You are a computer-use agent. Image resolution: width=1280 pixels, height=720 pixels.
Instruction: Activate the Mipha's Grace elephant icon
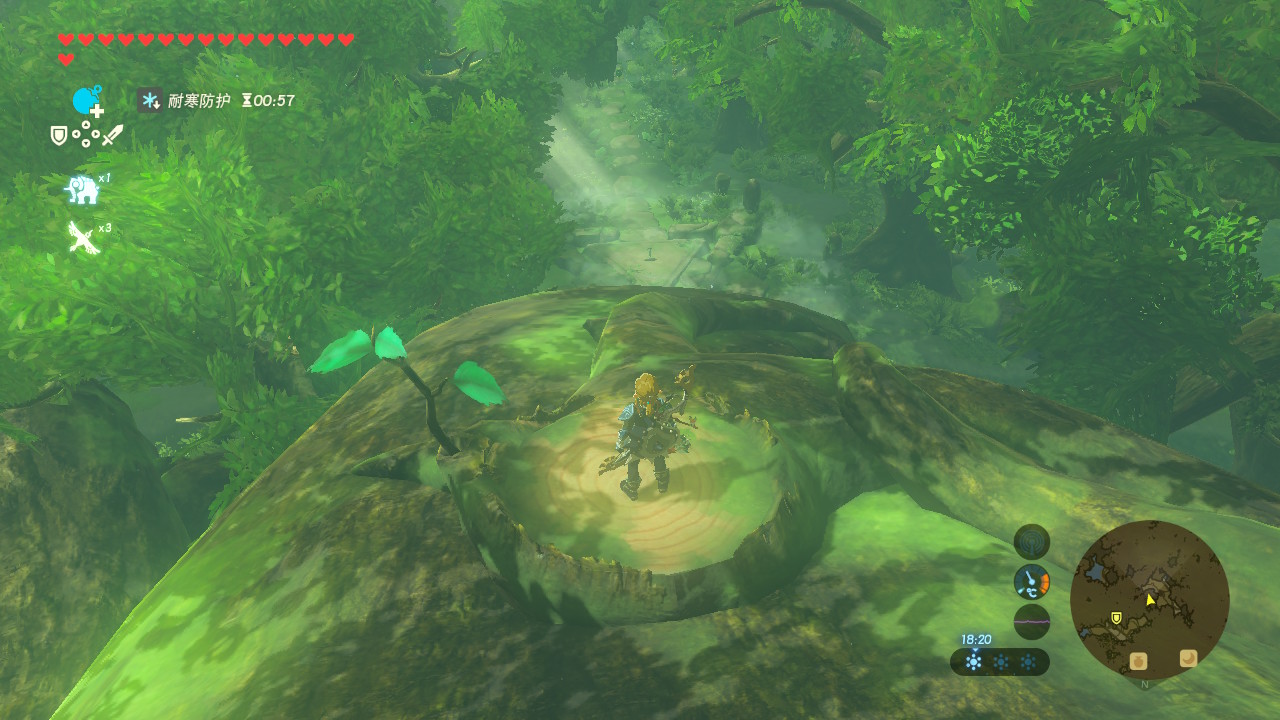[x=81, y=189]
